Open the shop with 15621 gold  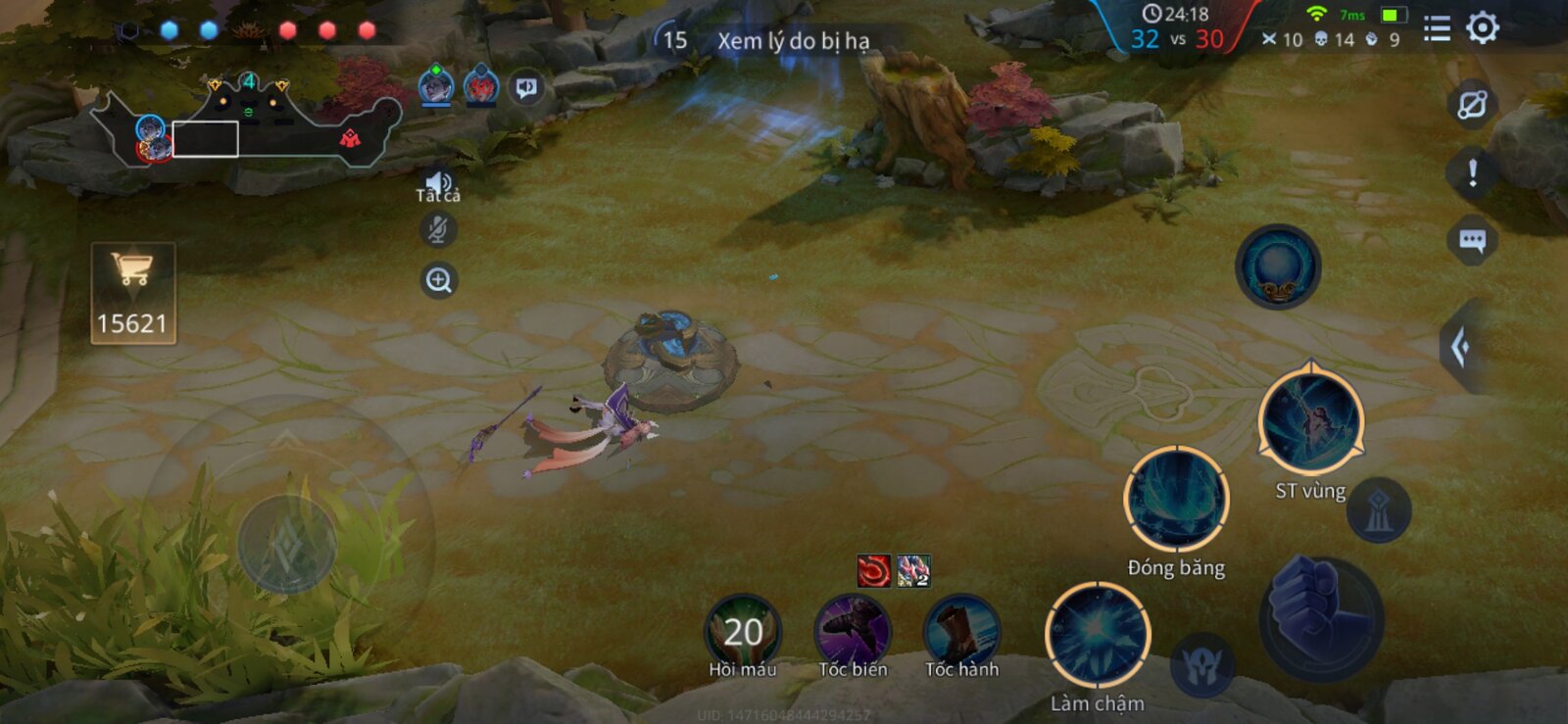pyautogui.click(x=133, y=293)
